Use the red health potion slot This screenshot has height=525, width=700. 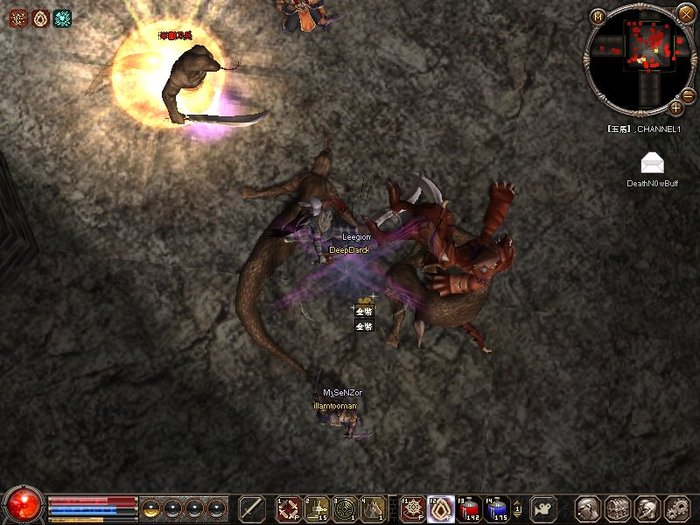(x=468, y=508)
